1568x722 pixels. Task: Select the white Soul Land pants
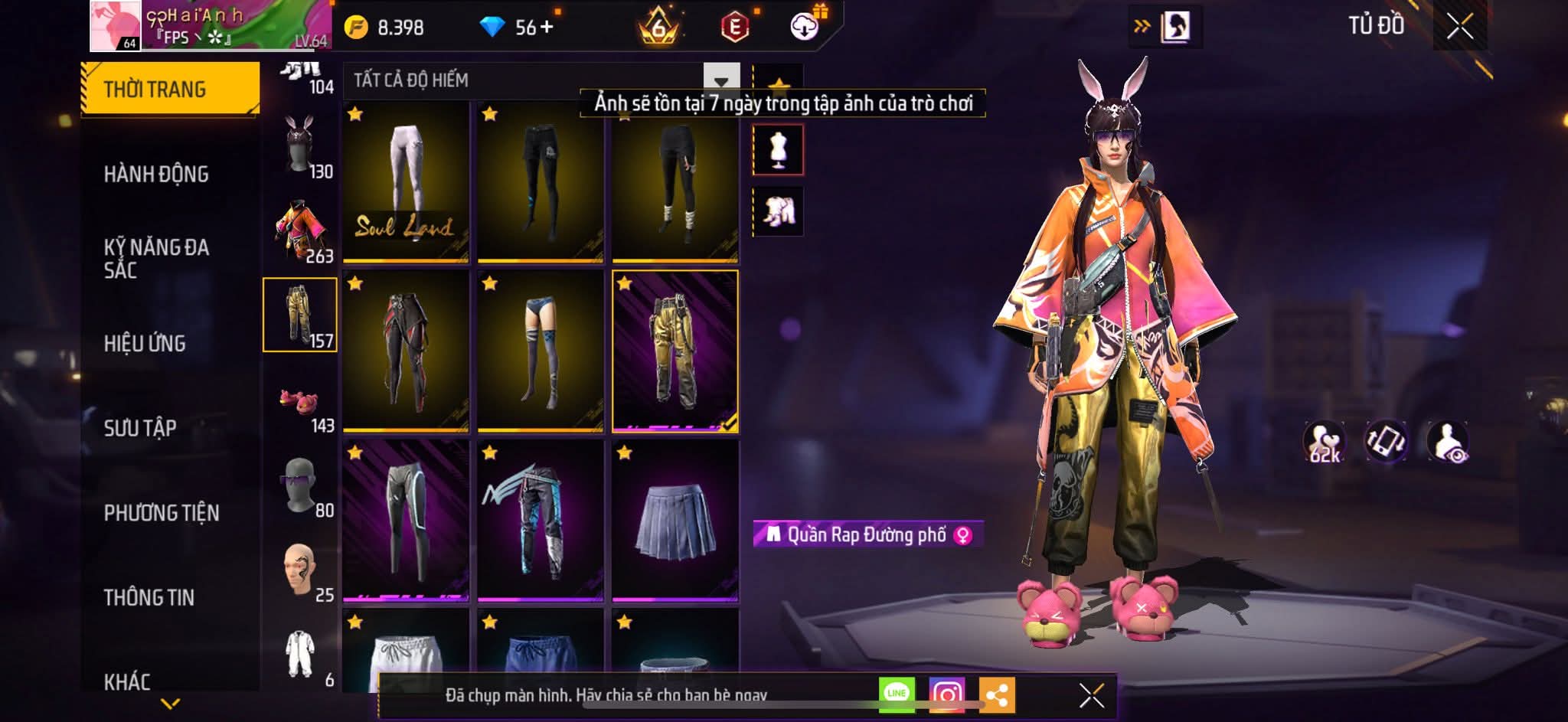[x=406, y=182]
